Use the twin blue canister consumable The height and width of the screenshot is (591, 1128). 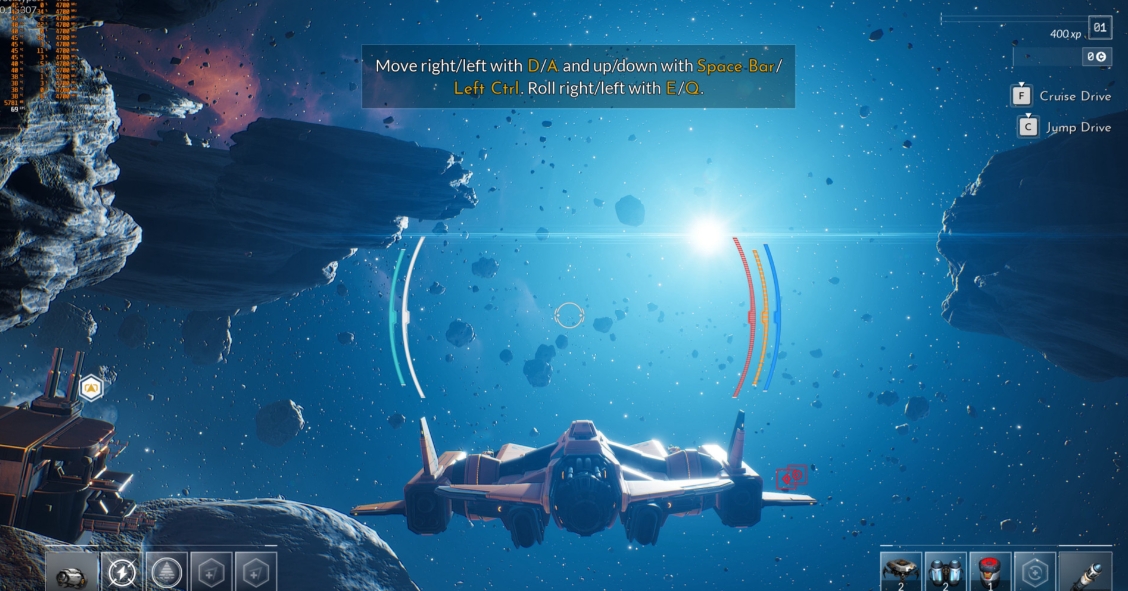pos(945,572)
